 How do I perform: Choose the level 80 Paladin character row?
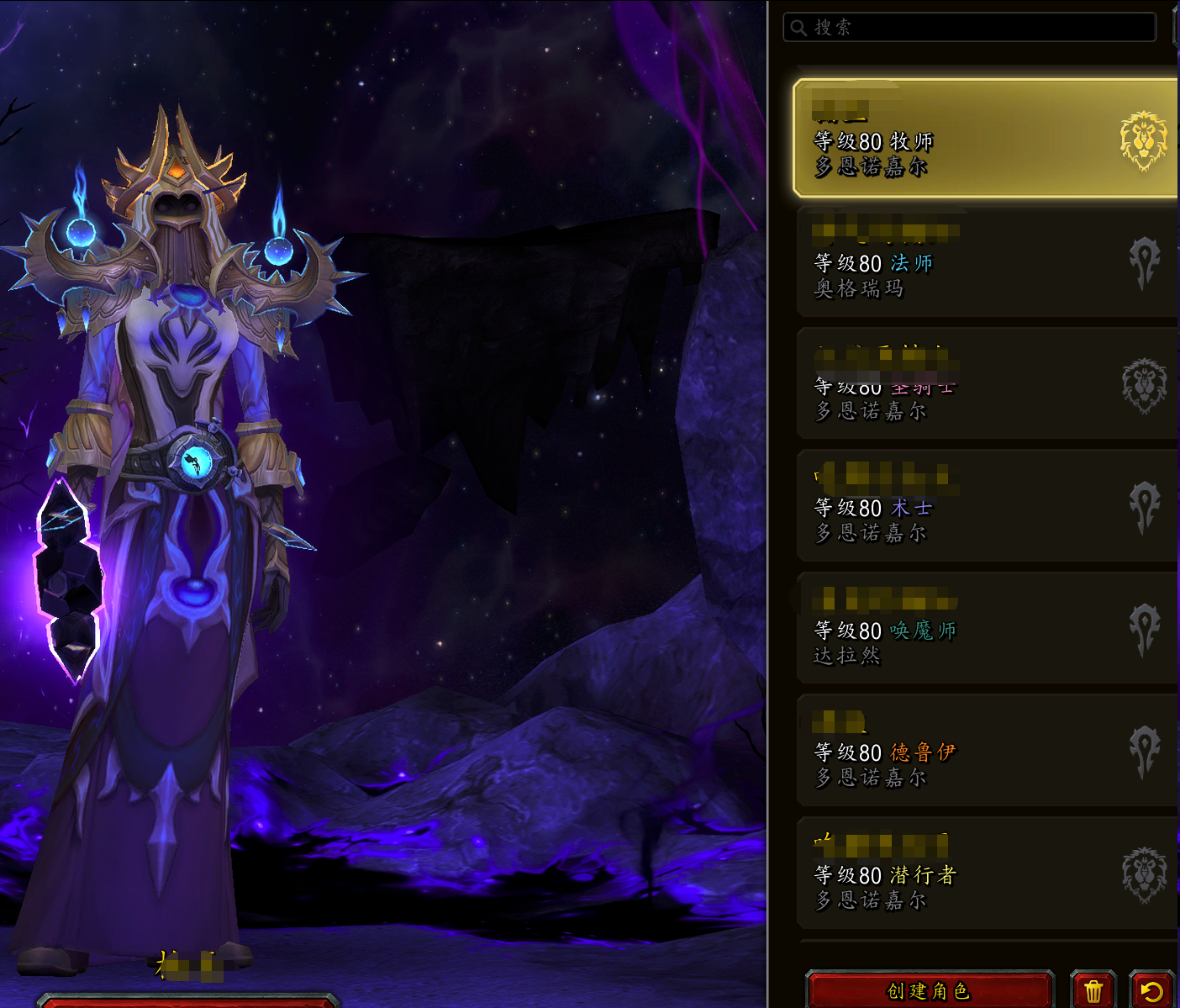(983, 385)
